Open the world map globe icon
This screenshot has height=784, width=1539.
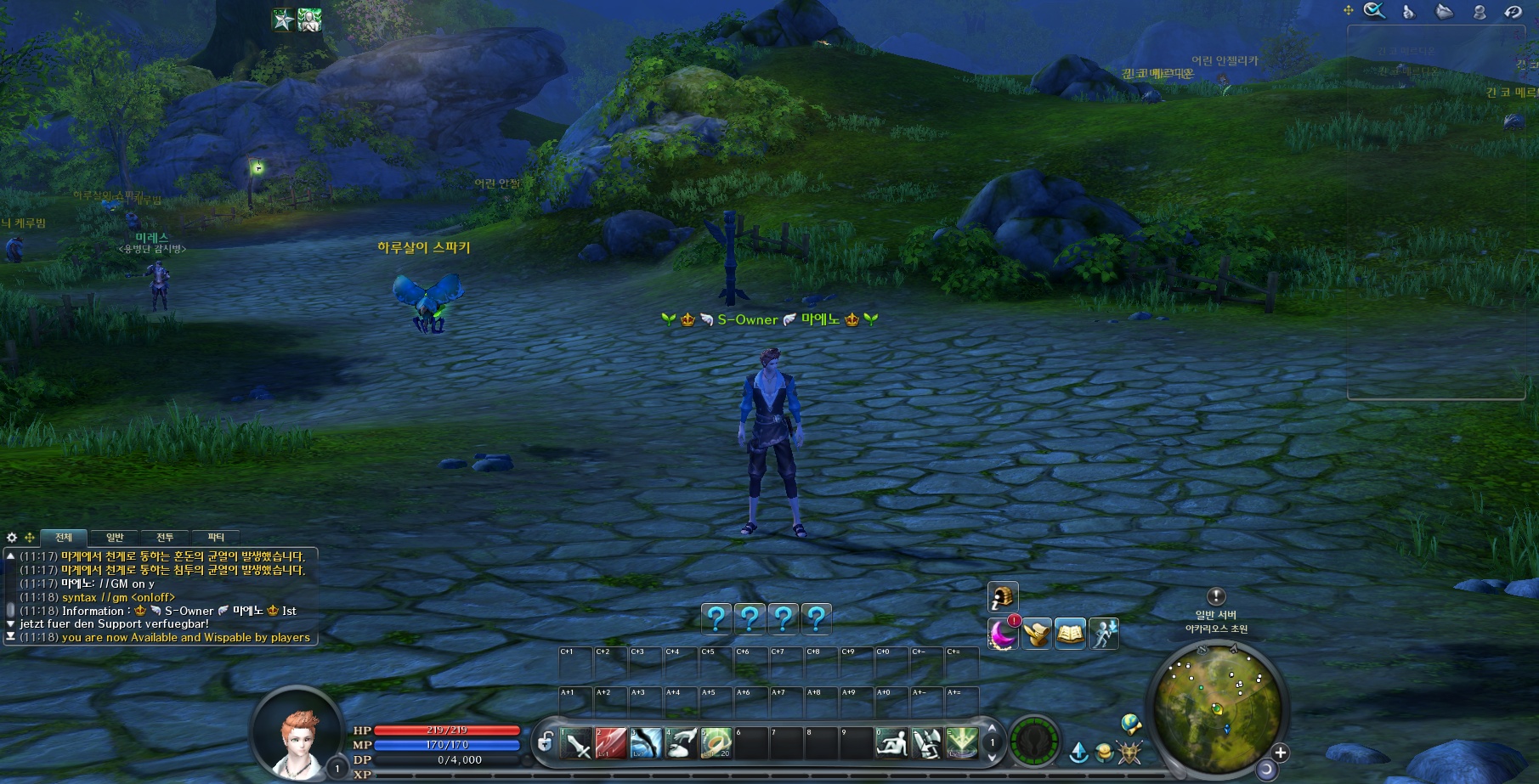click(1130, 724)
